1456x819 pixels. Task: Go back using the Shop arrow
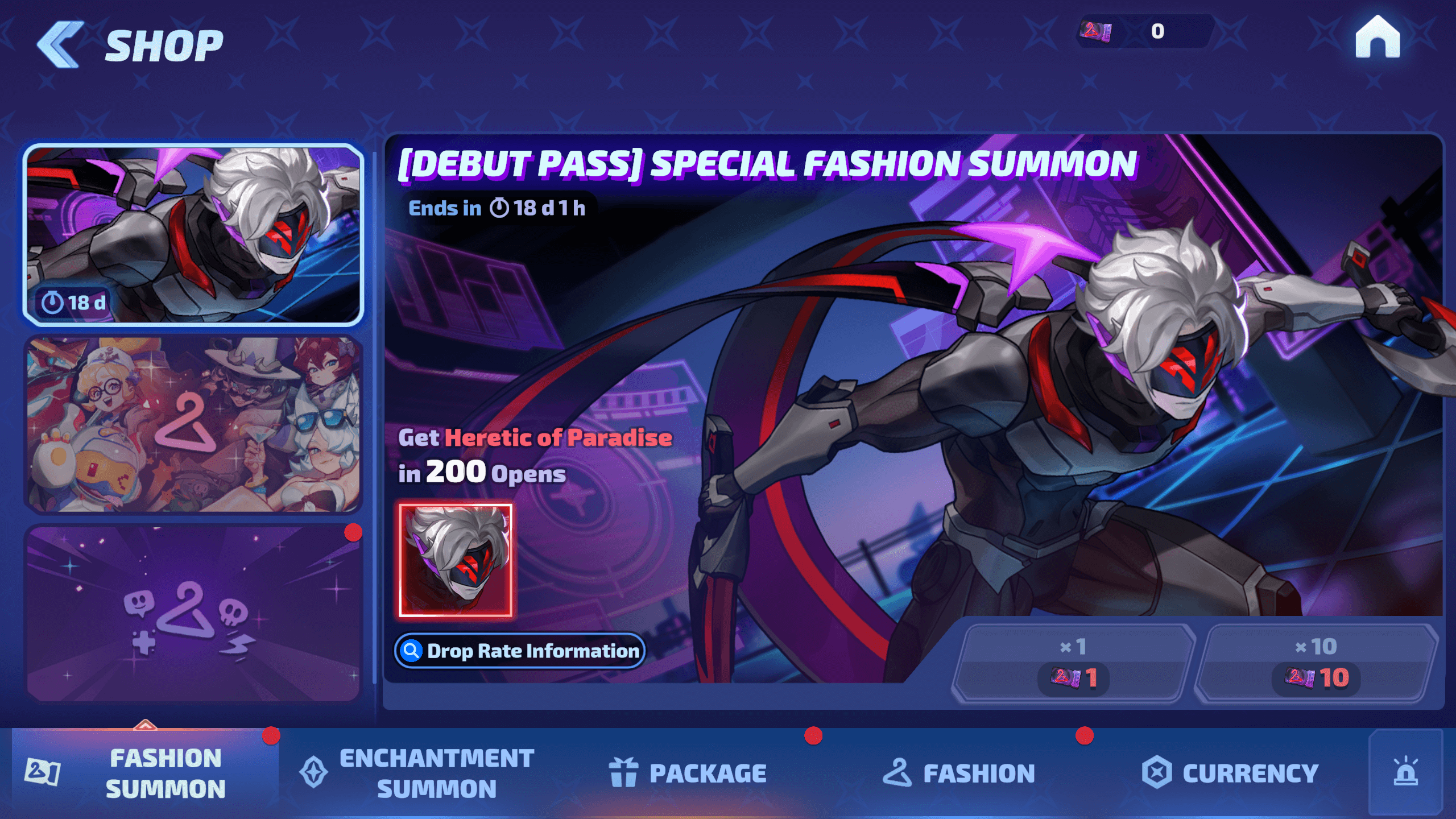(x=60, y=44)
